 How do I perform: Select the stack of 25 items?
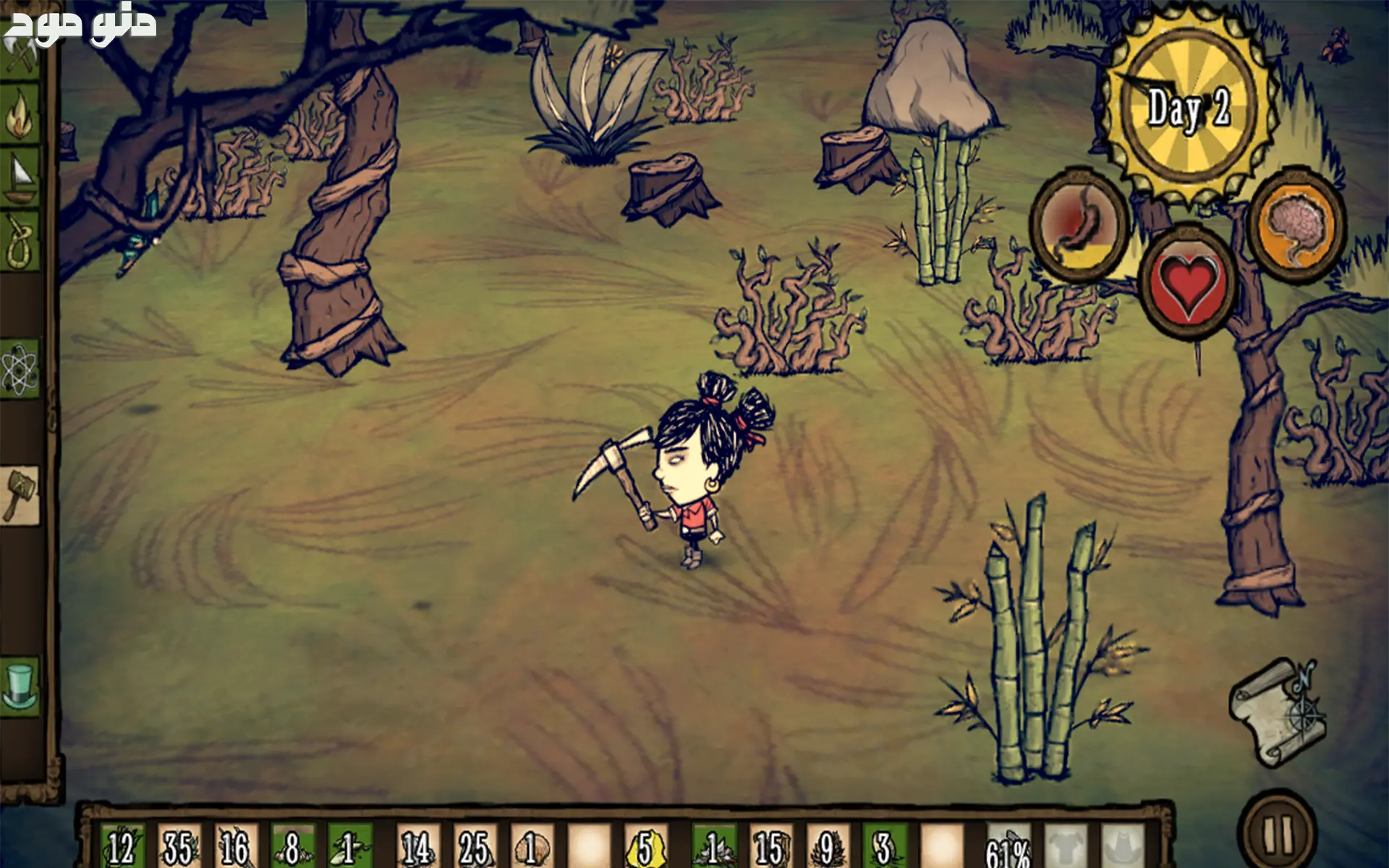click(474, 846)
